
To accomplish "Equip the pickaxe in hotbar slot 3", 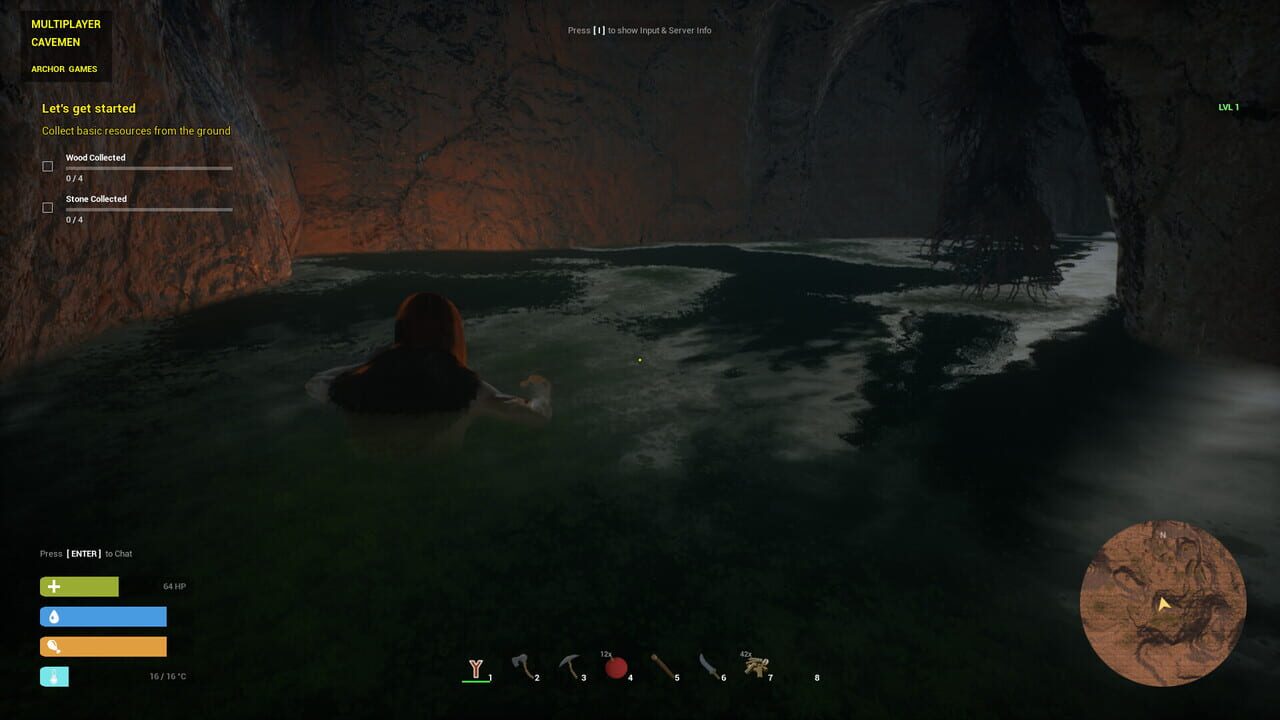I will [570, 665].
